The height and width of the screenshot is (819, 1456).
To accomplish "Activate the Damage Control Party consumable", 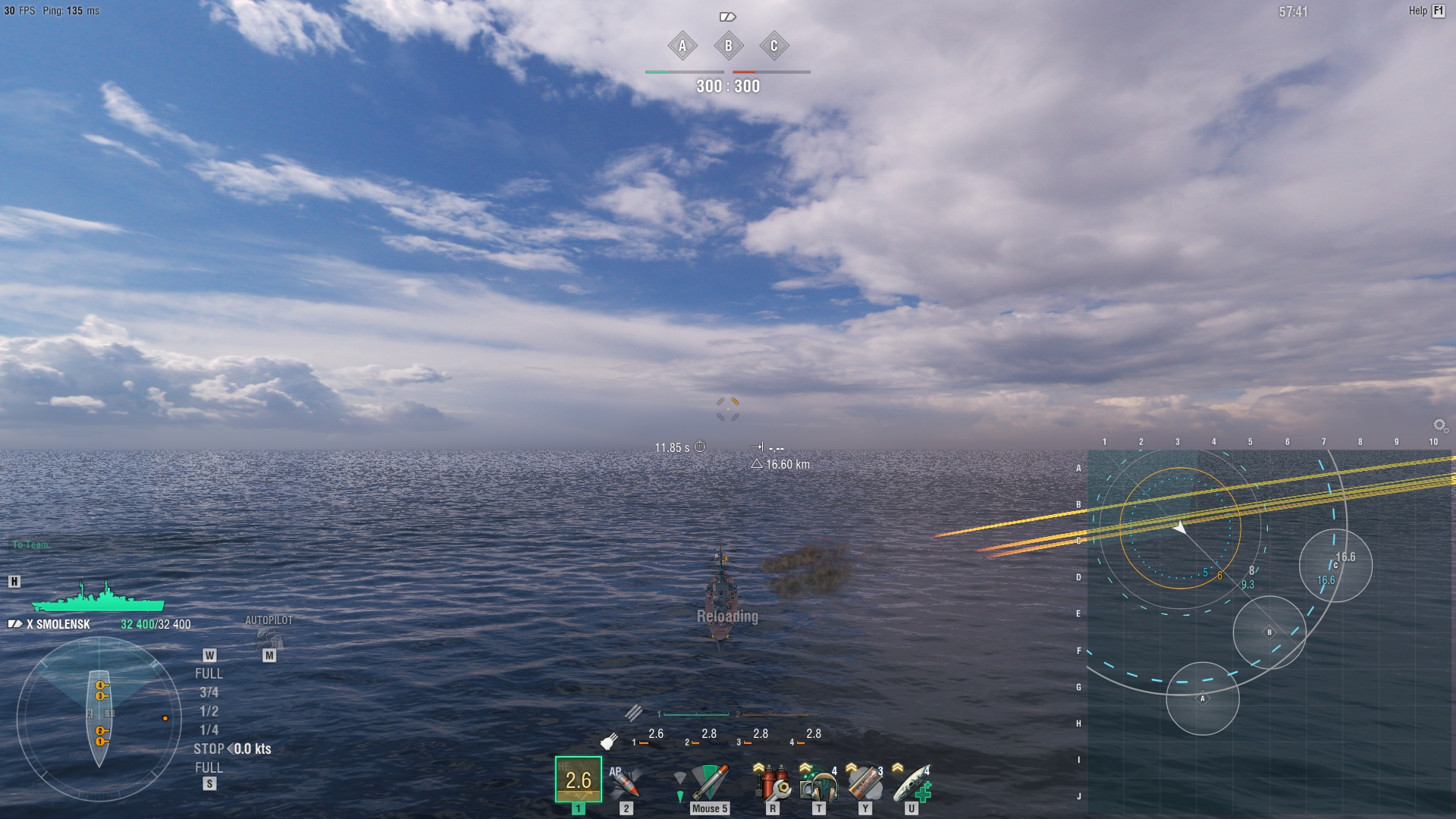I will [772, 785].
